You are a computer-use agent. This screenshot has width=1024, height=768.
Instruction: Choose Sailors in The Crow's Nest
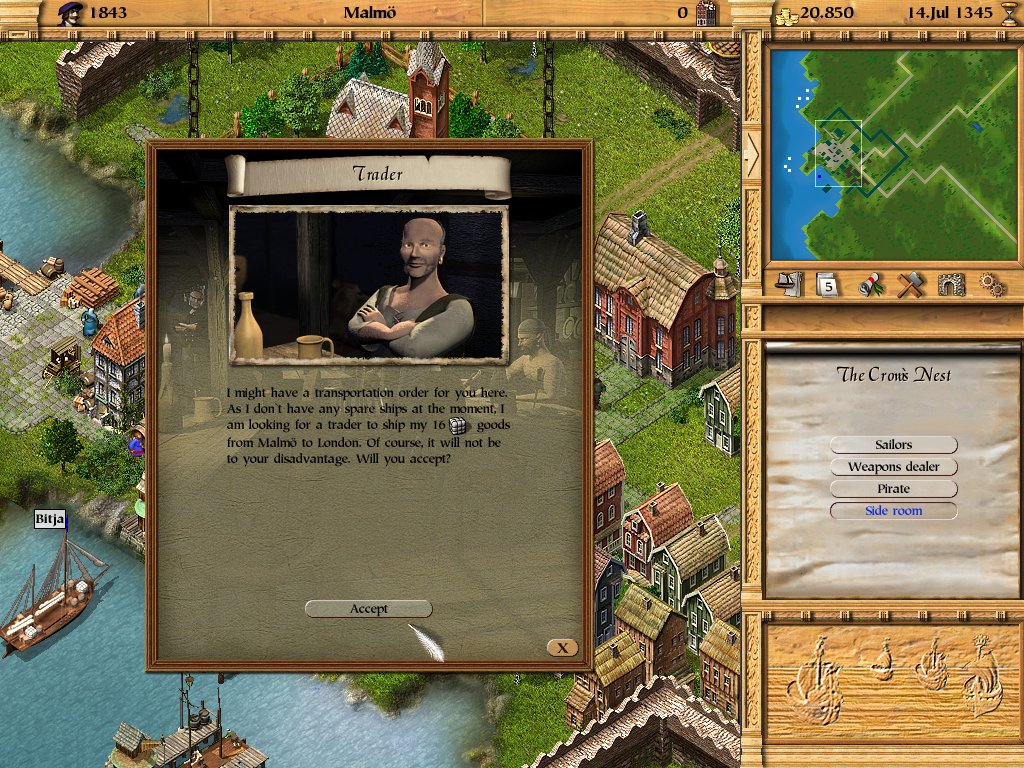pos(893,445)
